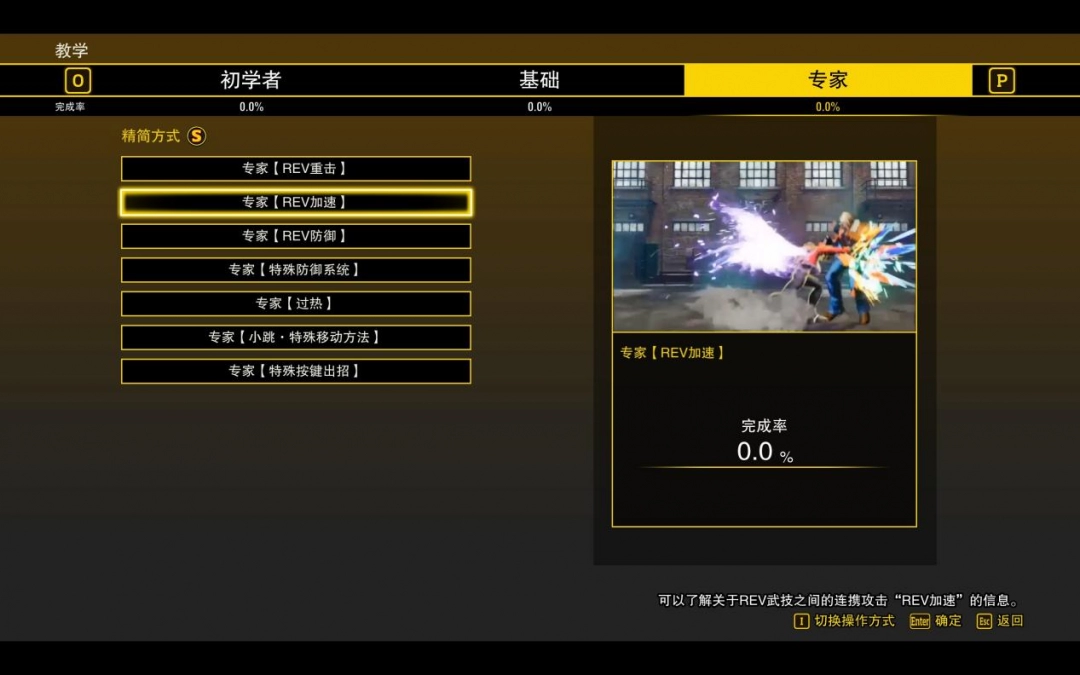Select the 专家 tab
Image resolution: width=1080 pixels, height=675 pixels.
coord(827,80)
